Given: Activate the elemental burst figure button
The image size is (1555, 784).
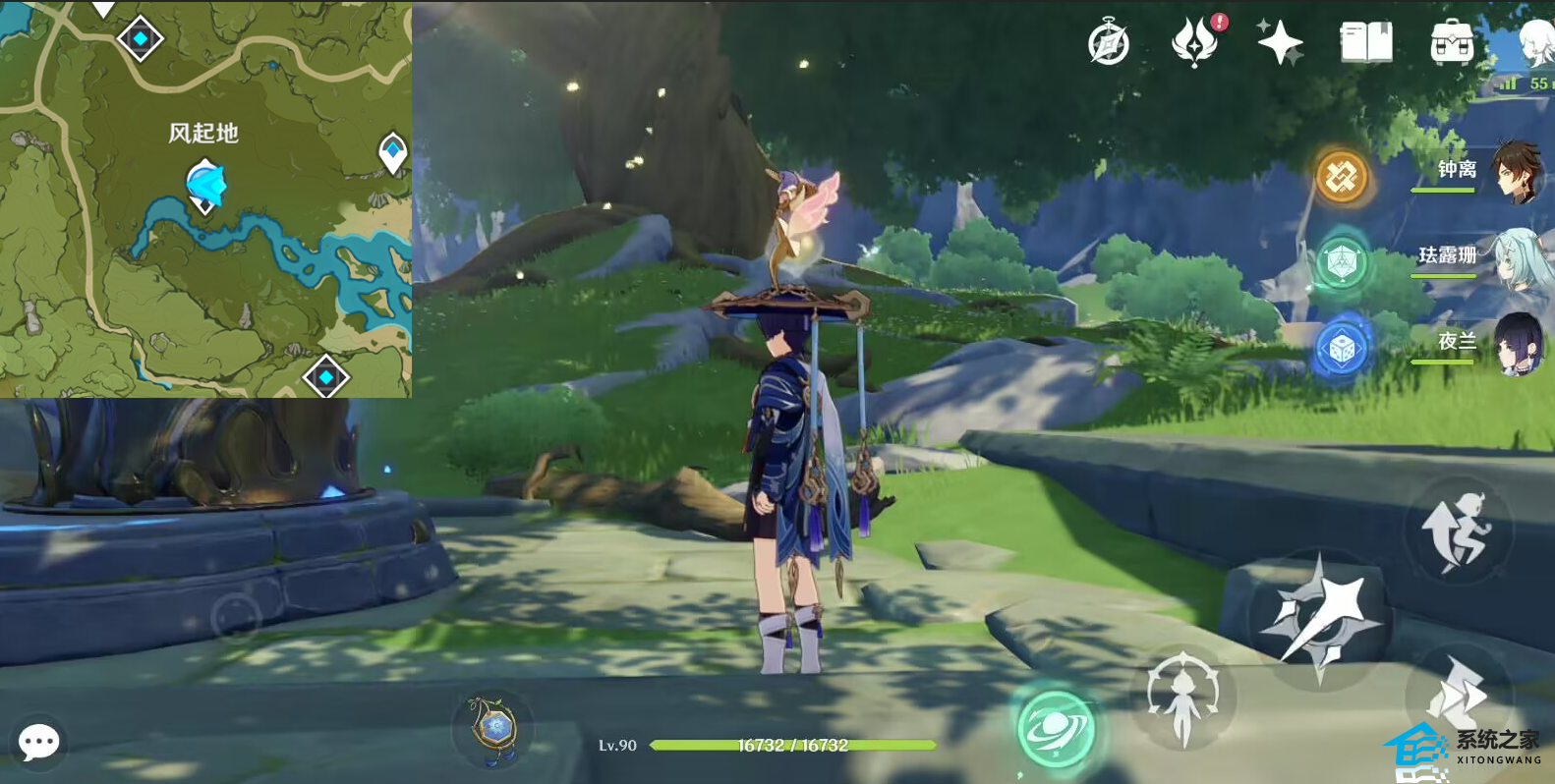Looking at the screenshot, I should pos(1182,699).
